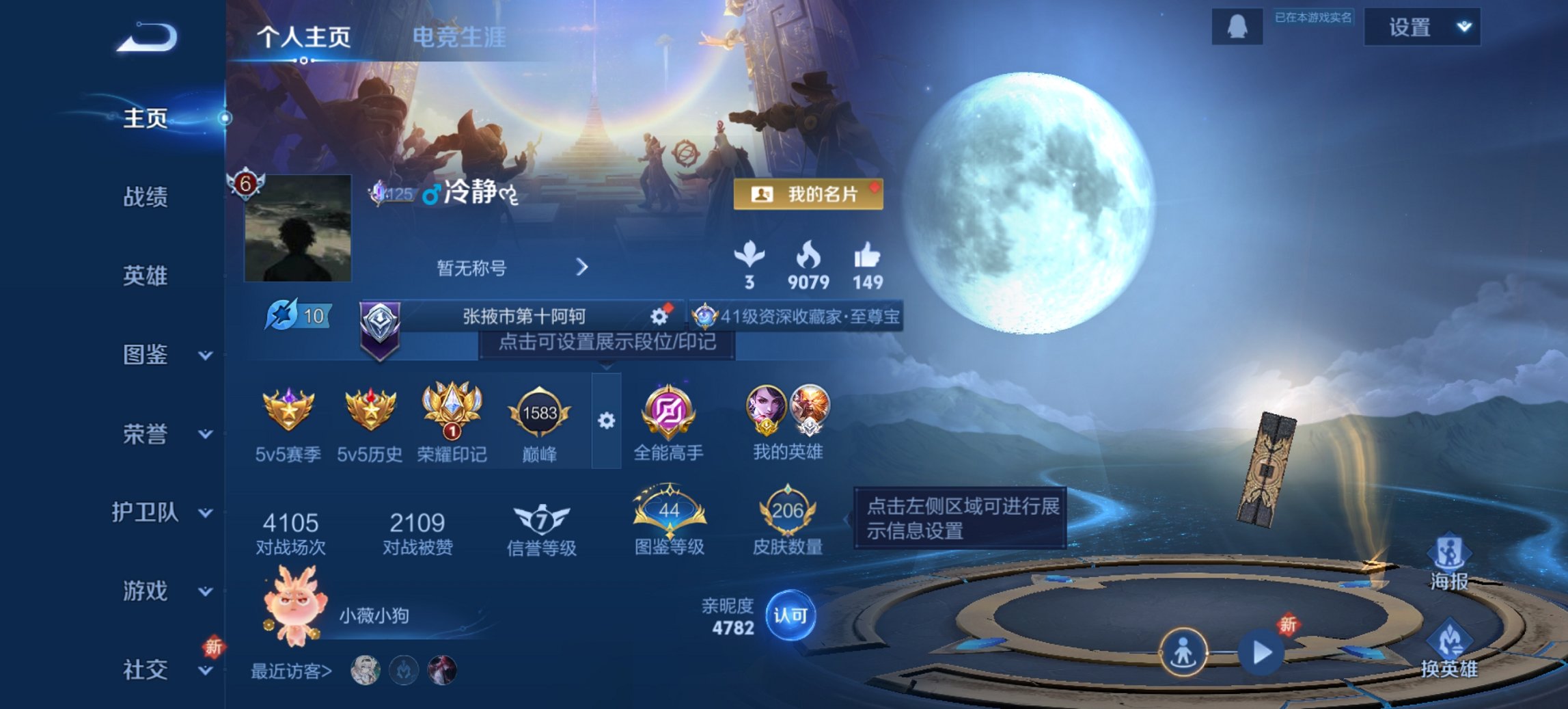Open the 信誉等级 credit level badge
Image resolution: width=1568 pixels, height=709 pixels.
click(540, 518)
